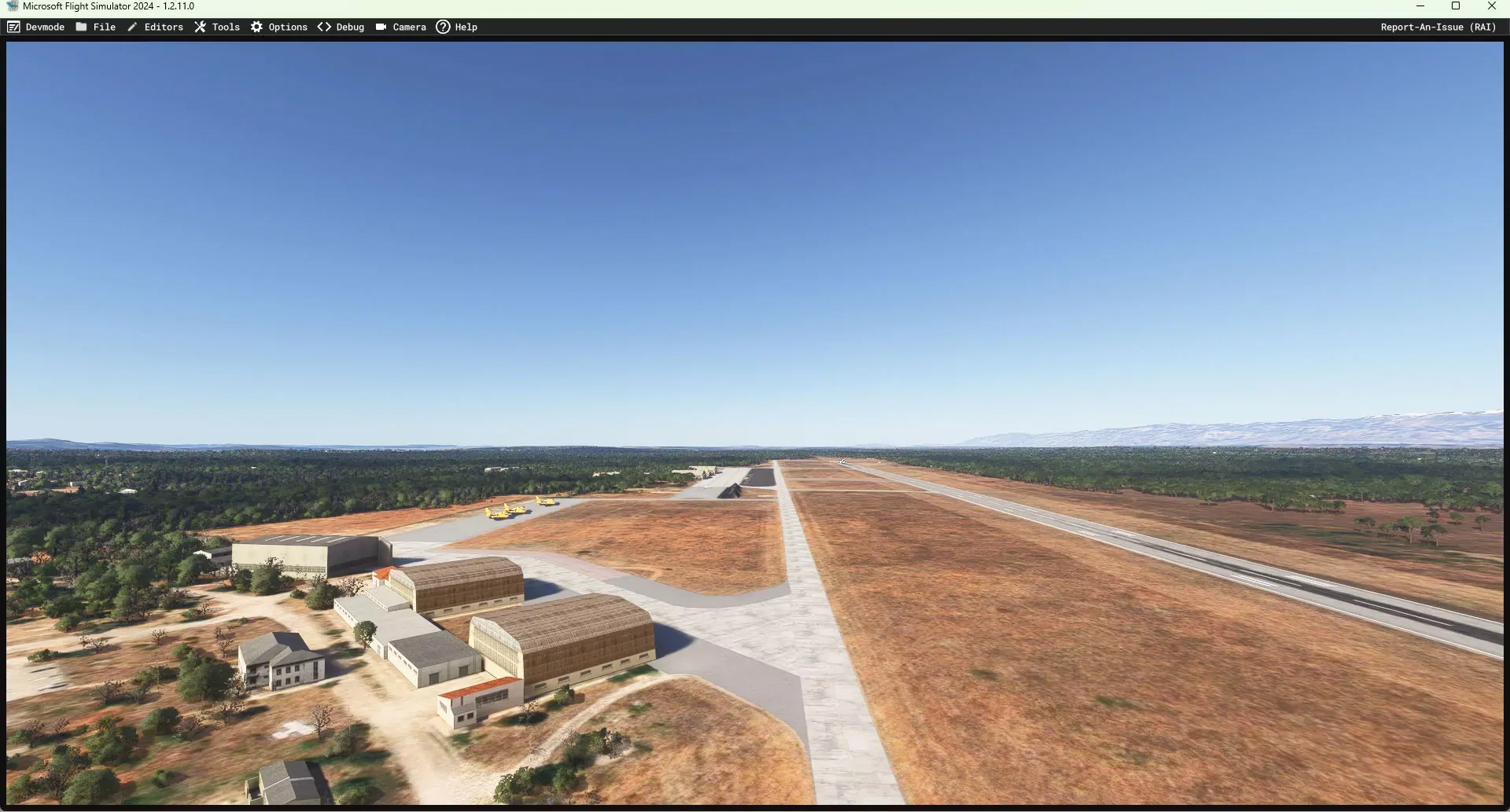
Task: Expand the Debug menu
Action: point(341,27)
